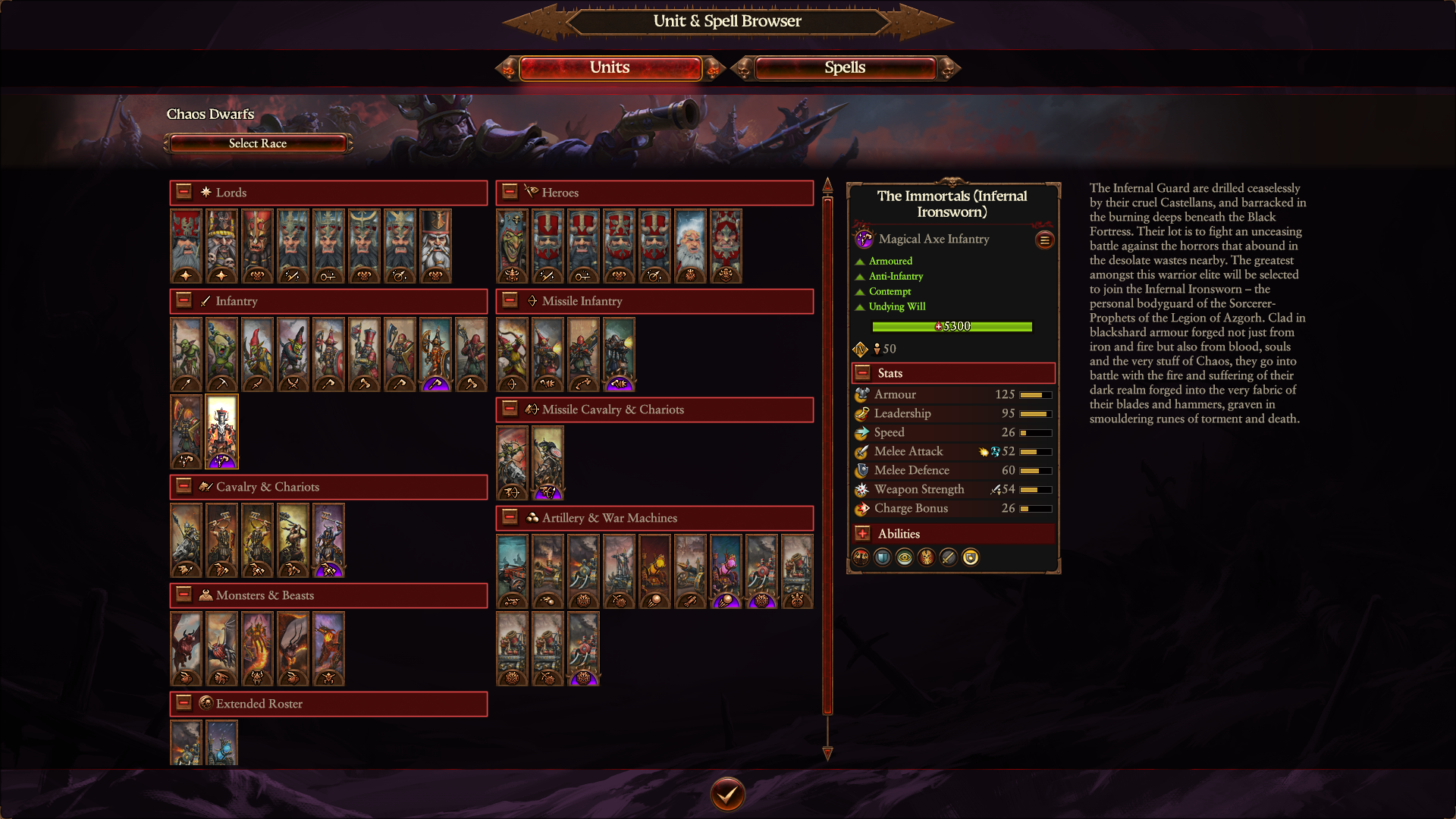Switch to the Spells tab
The height and width of the screenshot is (819, 1456).
(x=845, y=68)
